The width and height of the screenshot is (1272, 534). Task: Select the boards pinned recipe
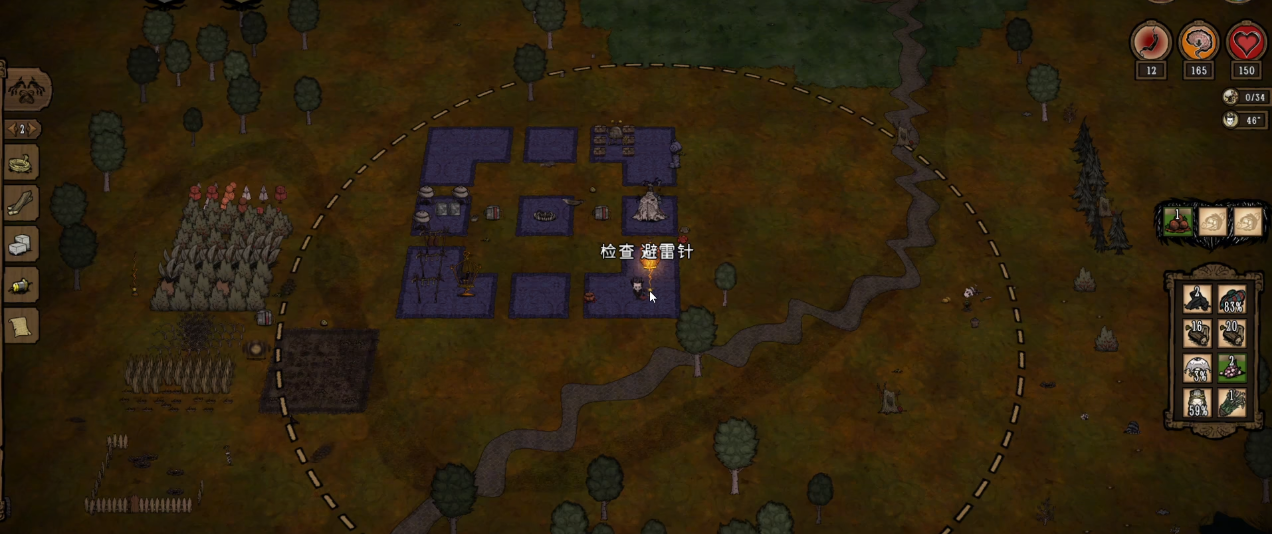click(x=21, y=204)
